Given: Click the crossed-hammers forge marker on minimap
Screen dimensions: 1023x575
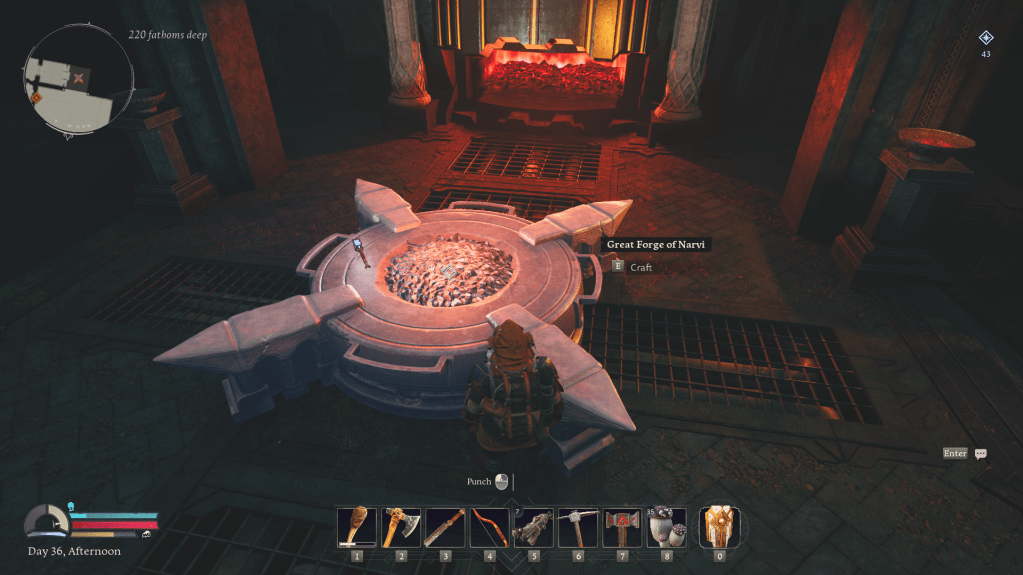Looking at the screenshot, I should point(78,77).
